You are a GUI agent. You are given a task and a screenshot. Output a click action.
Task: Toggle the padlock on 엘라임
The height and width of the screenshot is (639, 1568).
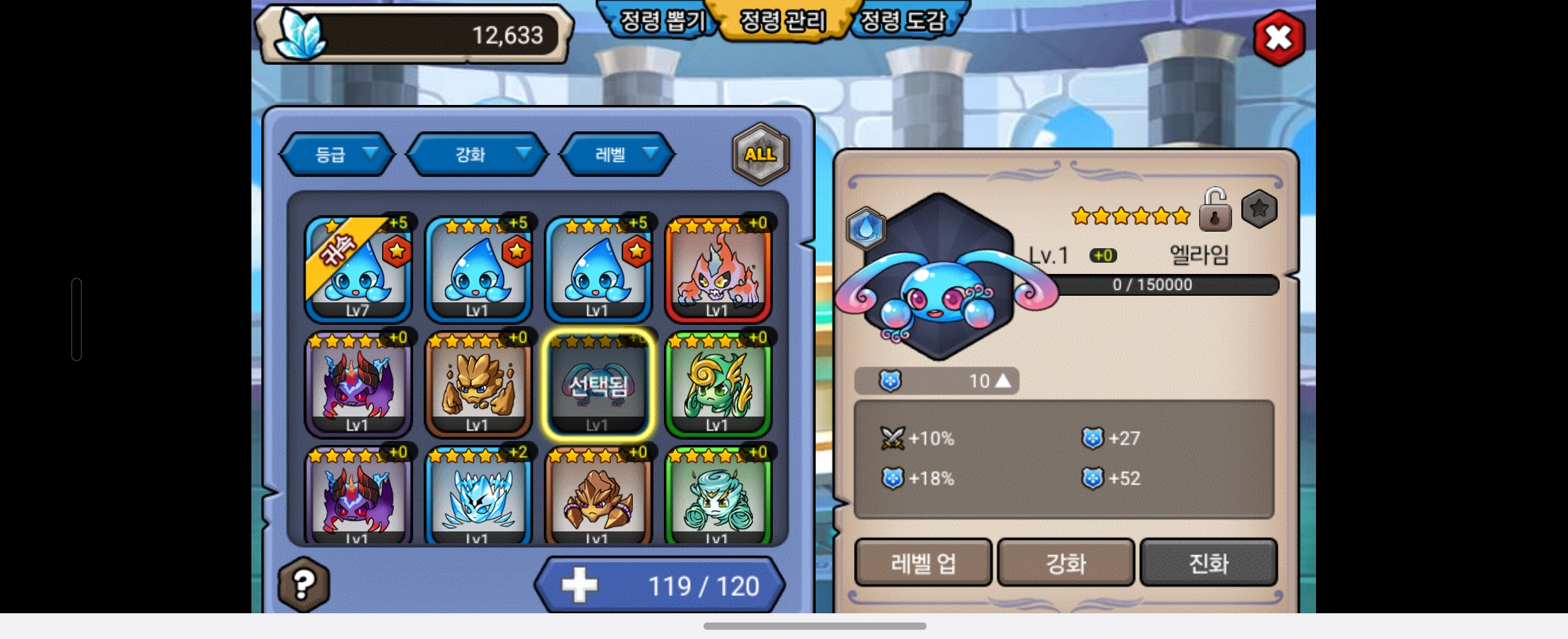tap(1215, 210)
